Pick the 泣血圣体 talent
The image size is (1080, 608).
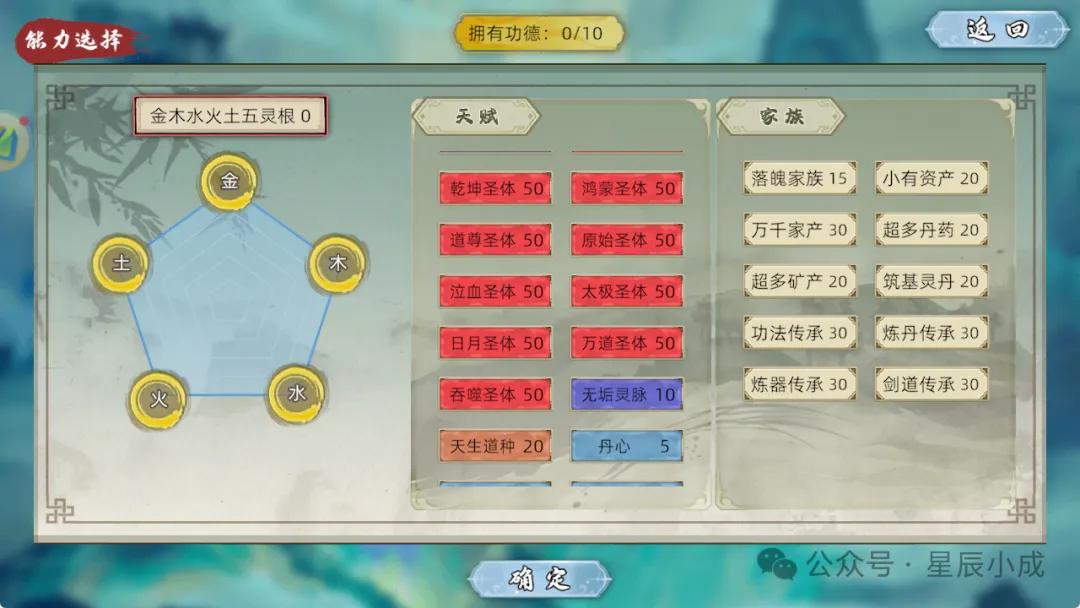(x=496, y=291)
